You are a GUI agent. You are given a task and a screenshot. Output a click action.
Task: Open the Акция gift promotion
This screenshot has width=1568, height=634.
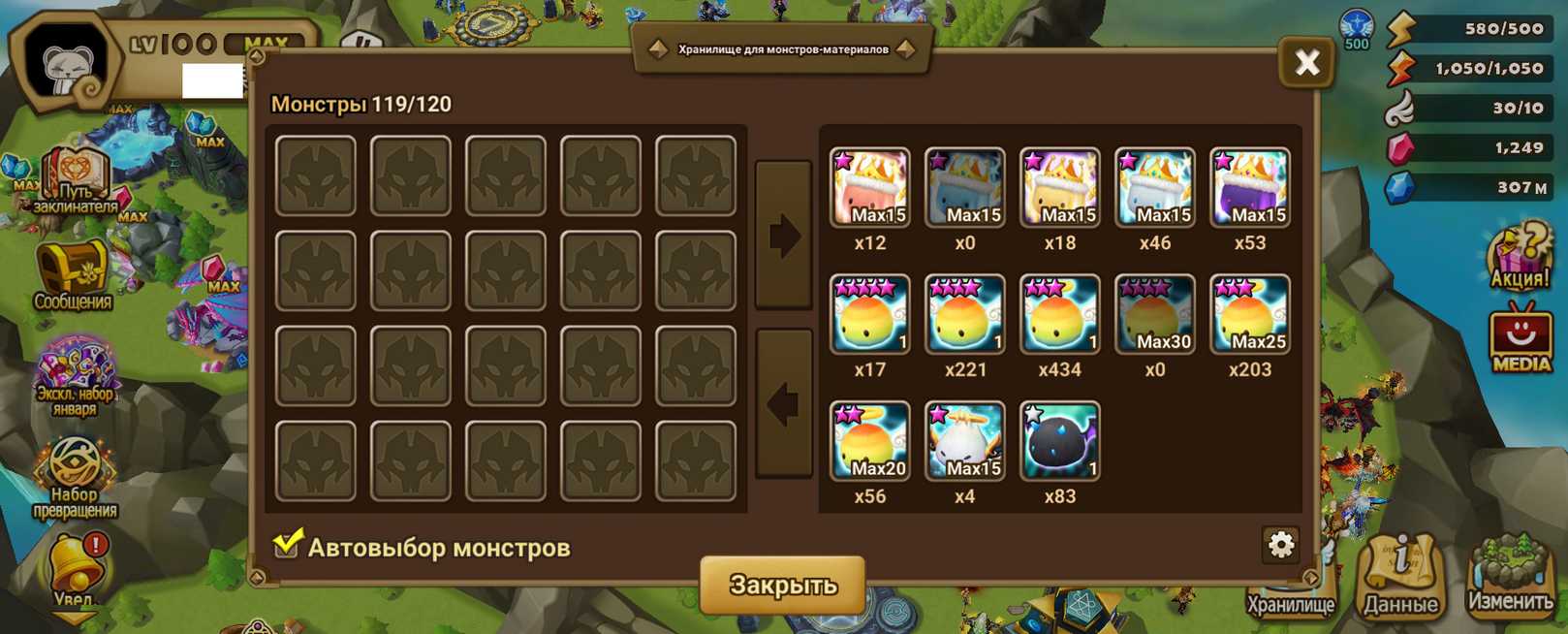1519,256
